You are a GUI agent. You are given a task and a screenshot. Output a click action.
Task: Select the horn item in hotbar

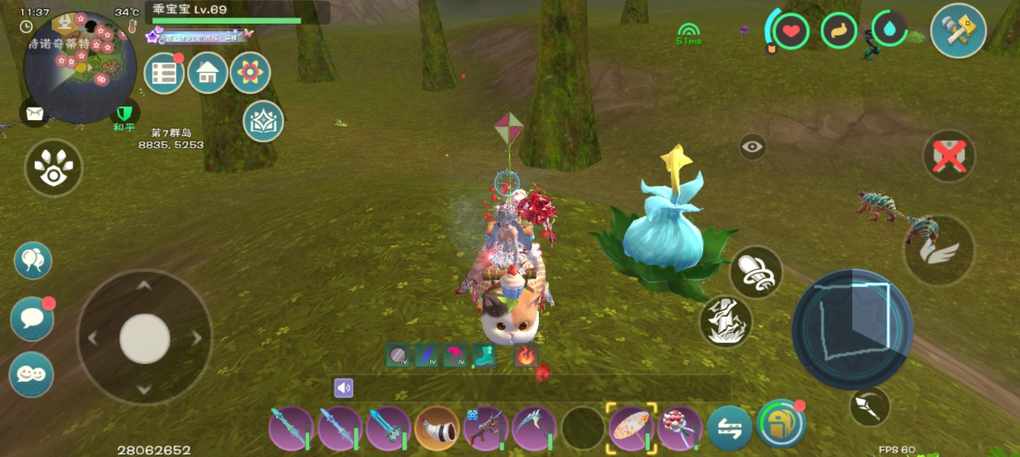coord(437,428)
